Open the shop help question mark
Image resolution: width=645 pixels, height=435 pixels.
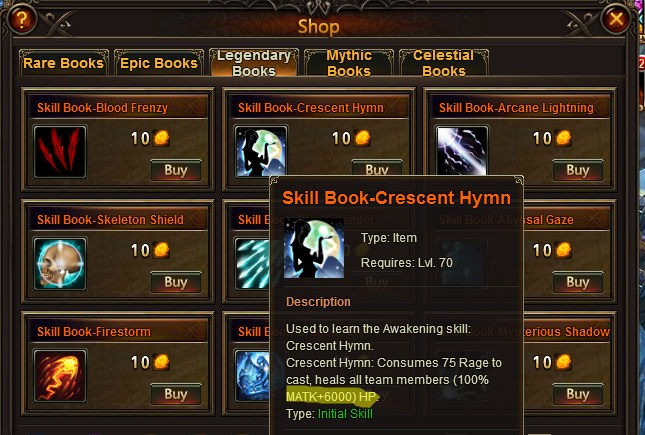pyautogui.click(x=22, y=19)
